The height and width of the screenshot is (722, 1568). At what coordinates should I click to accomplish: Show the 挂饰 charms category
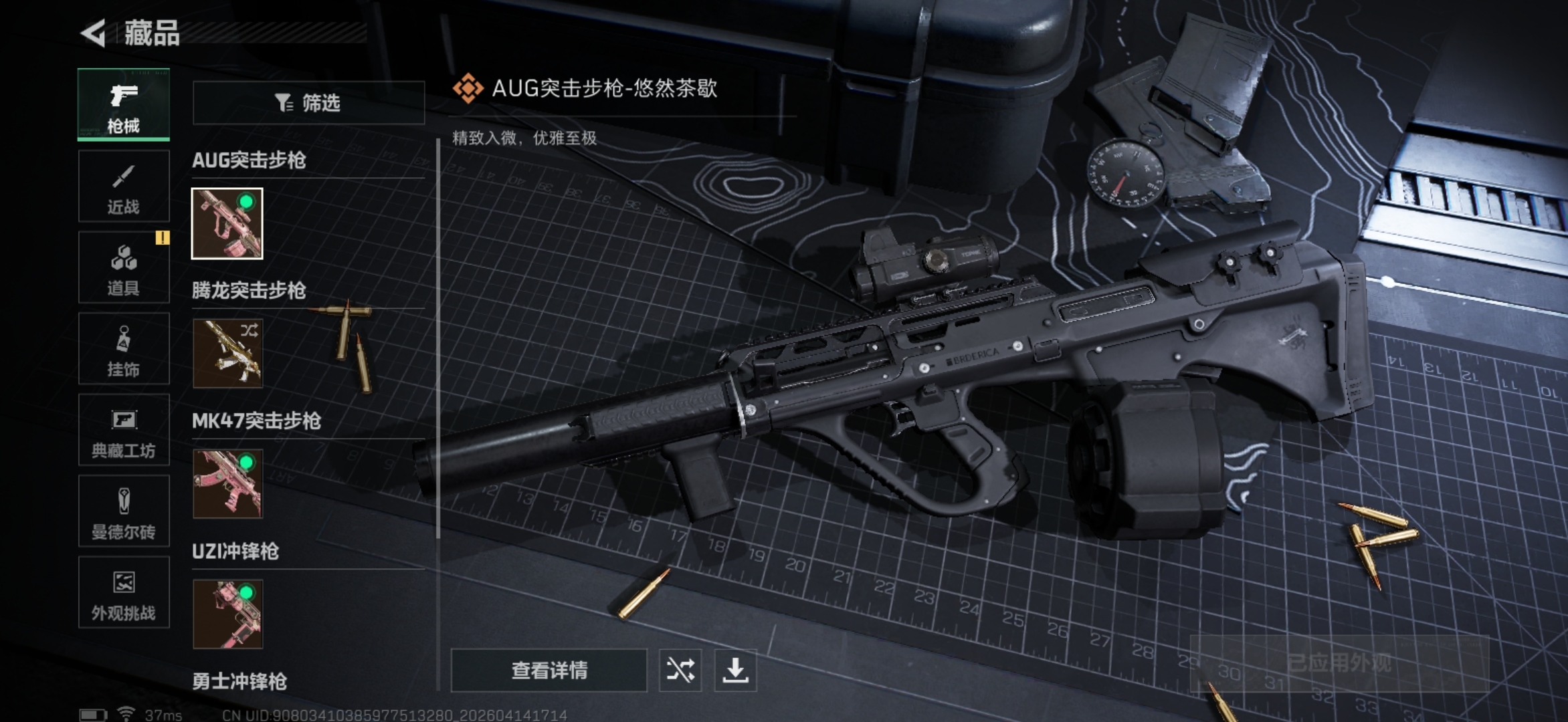124,350
